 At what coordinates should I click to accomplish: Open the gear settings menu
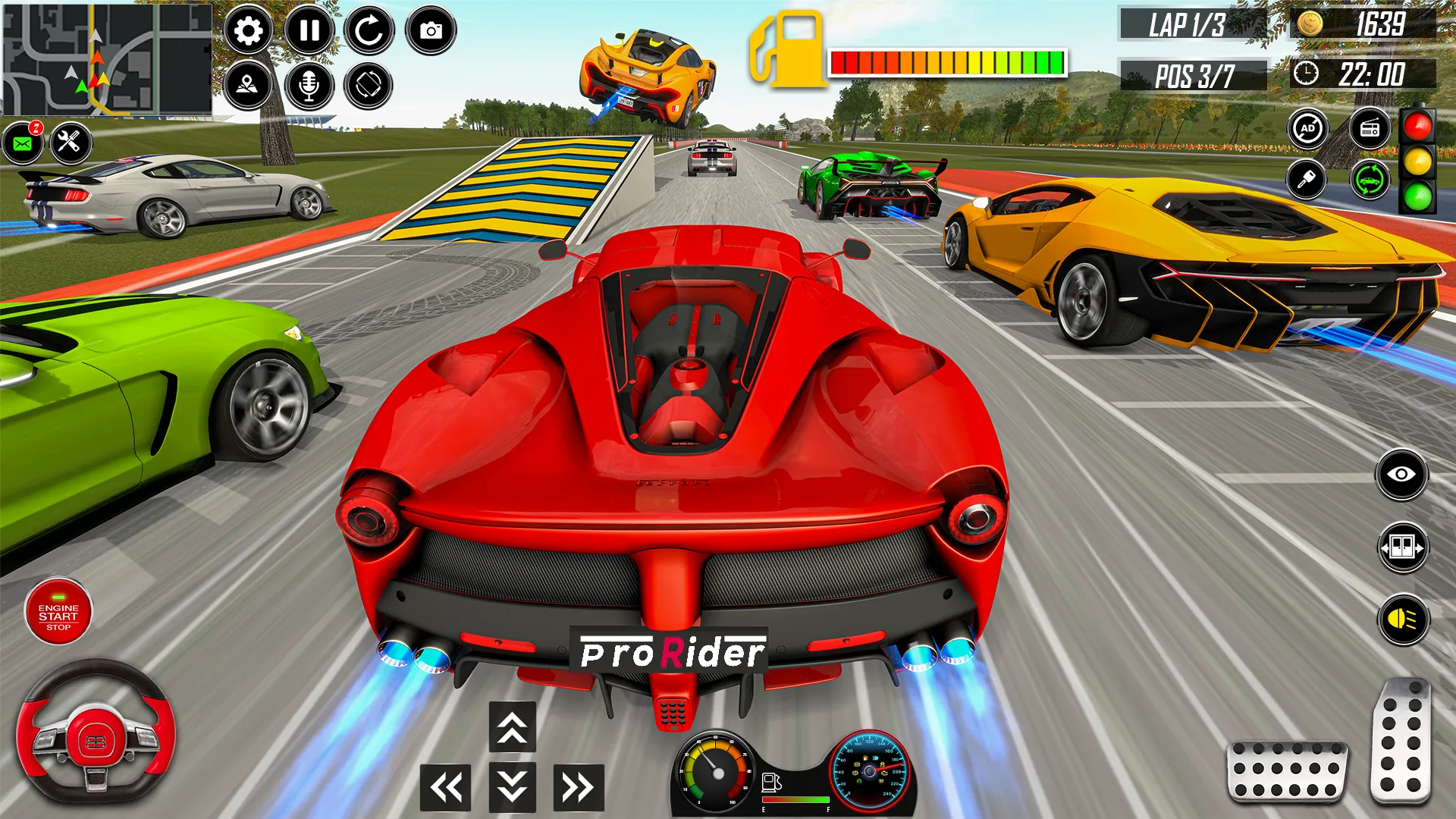click(248, 31)
